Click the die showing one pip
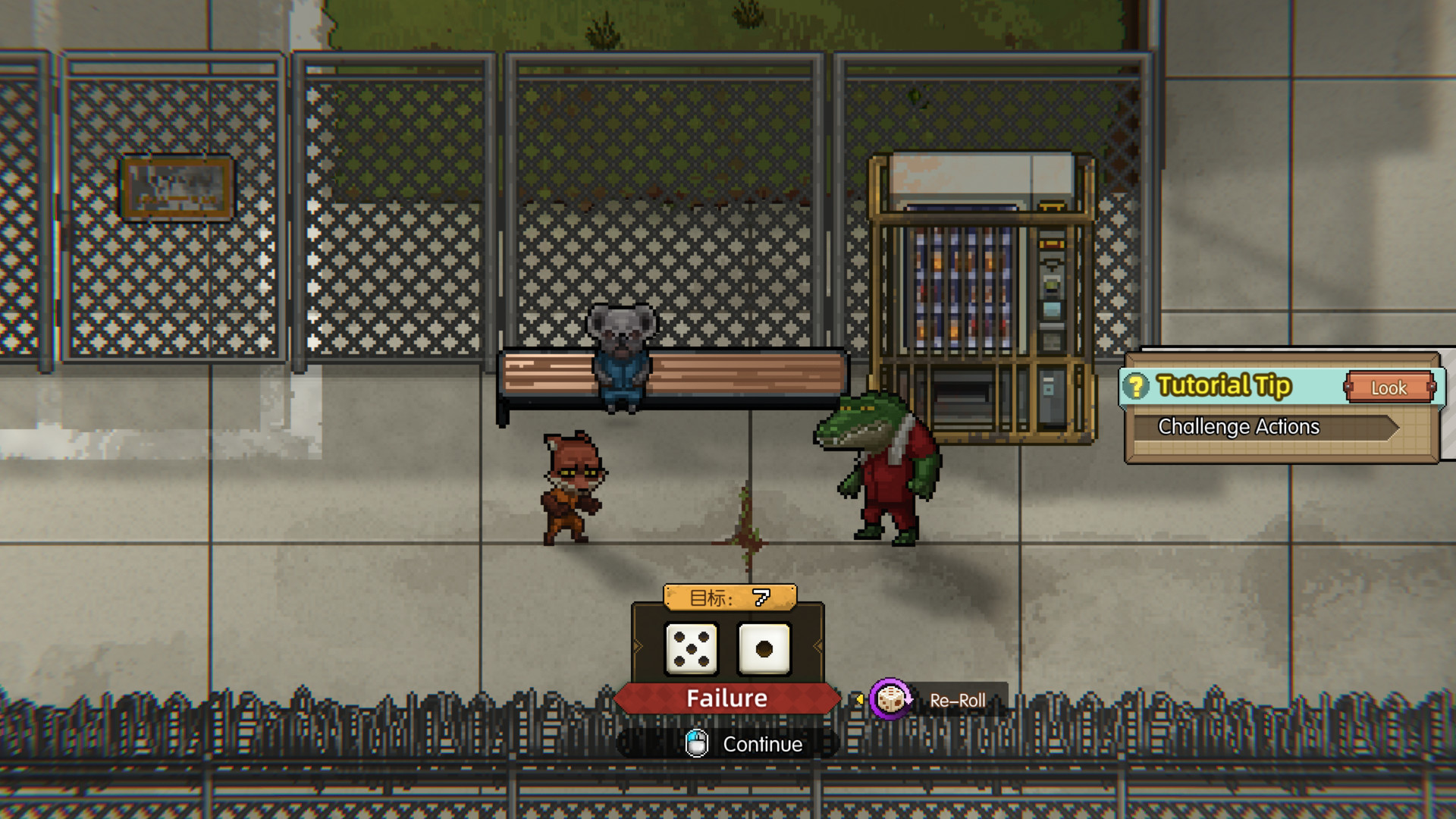 (762, 650)
